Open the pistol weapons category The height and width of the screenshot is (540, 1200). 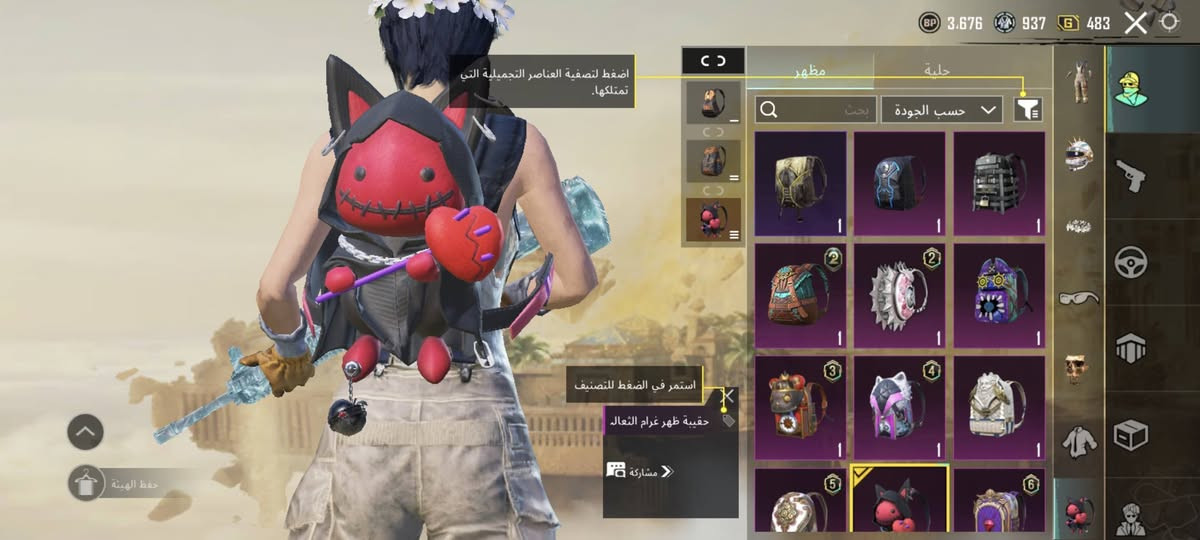1131,177
